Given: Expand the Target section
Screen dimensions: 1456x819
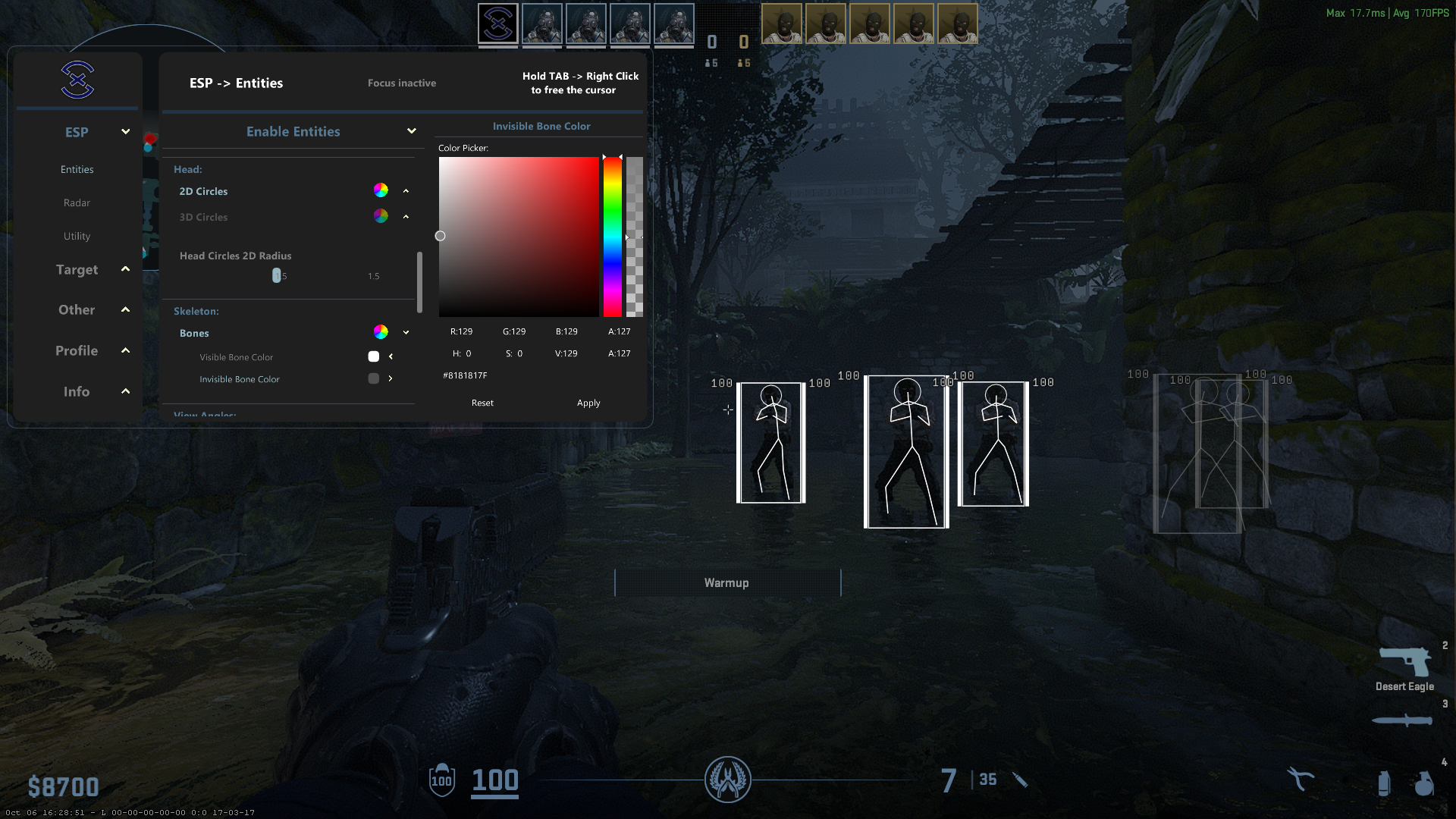Looking at the screenshot, I should [x=77, y=269].
